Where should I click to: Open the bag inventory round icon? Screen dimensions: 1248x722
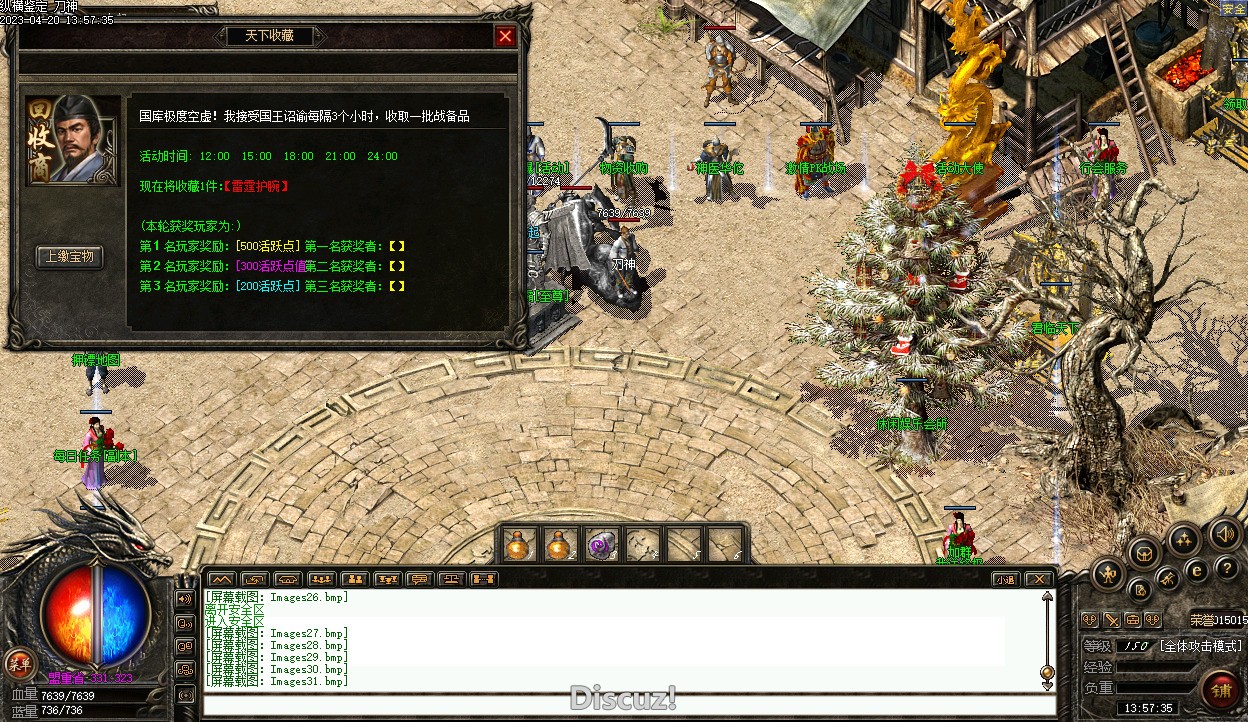[x=1144, y=552]
